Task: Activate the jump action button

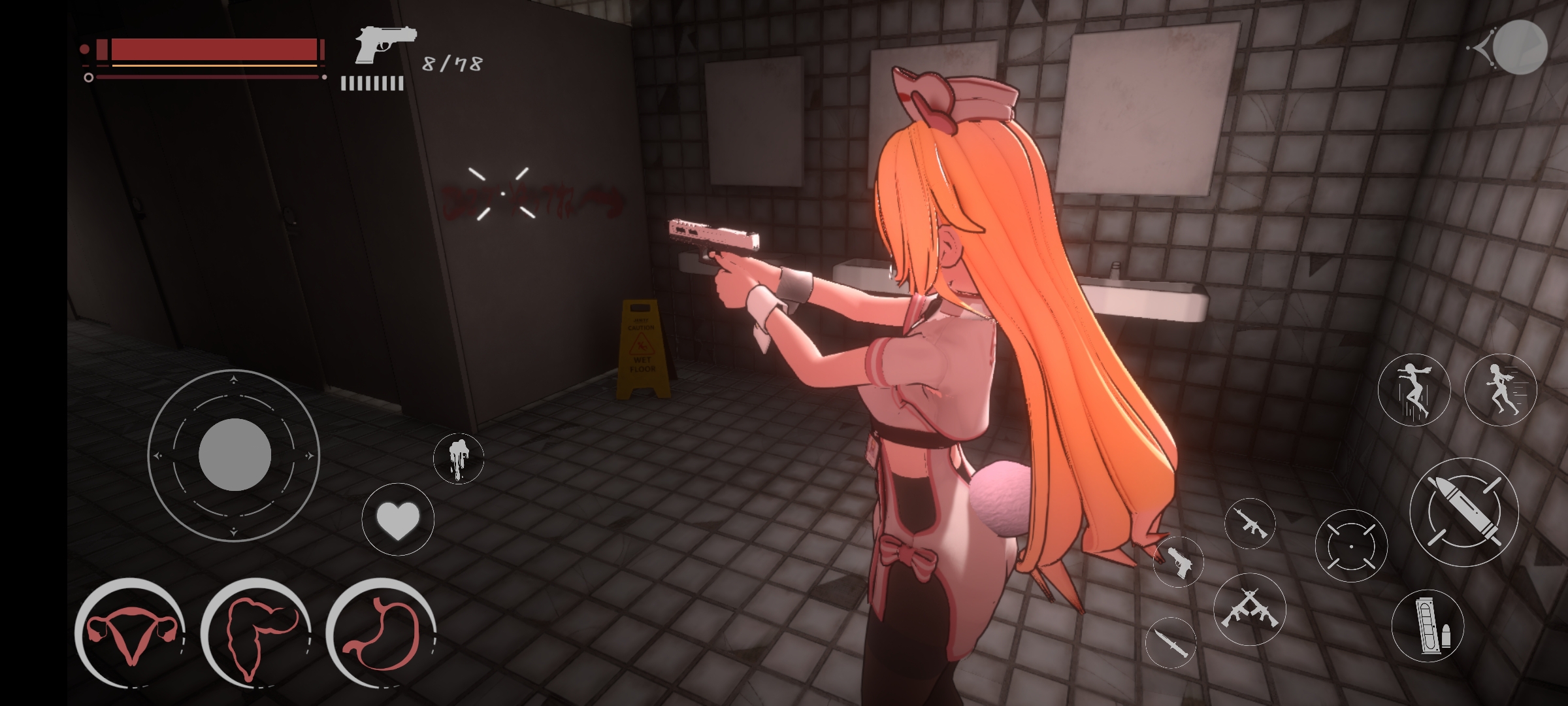Action: tap(1414, 391)
